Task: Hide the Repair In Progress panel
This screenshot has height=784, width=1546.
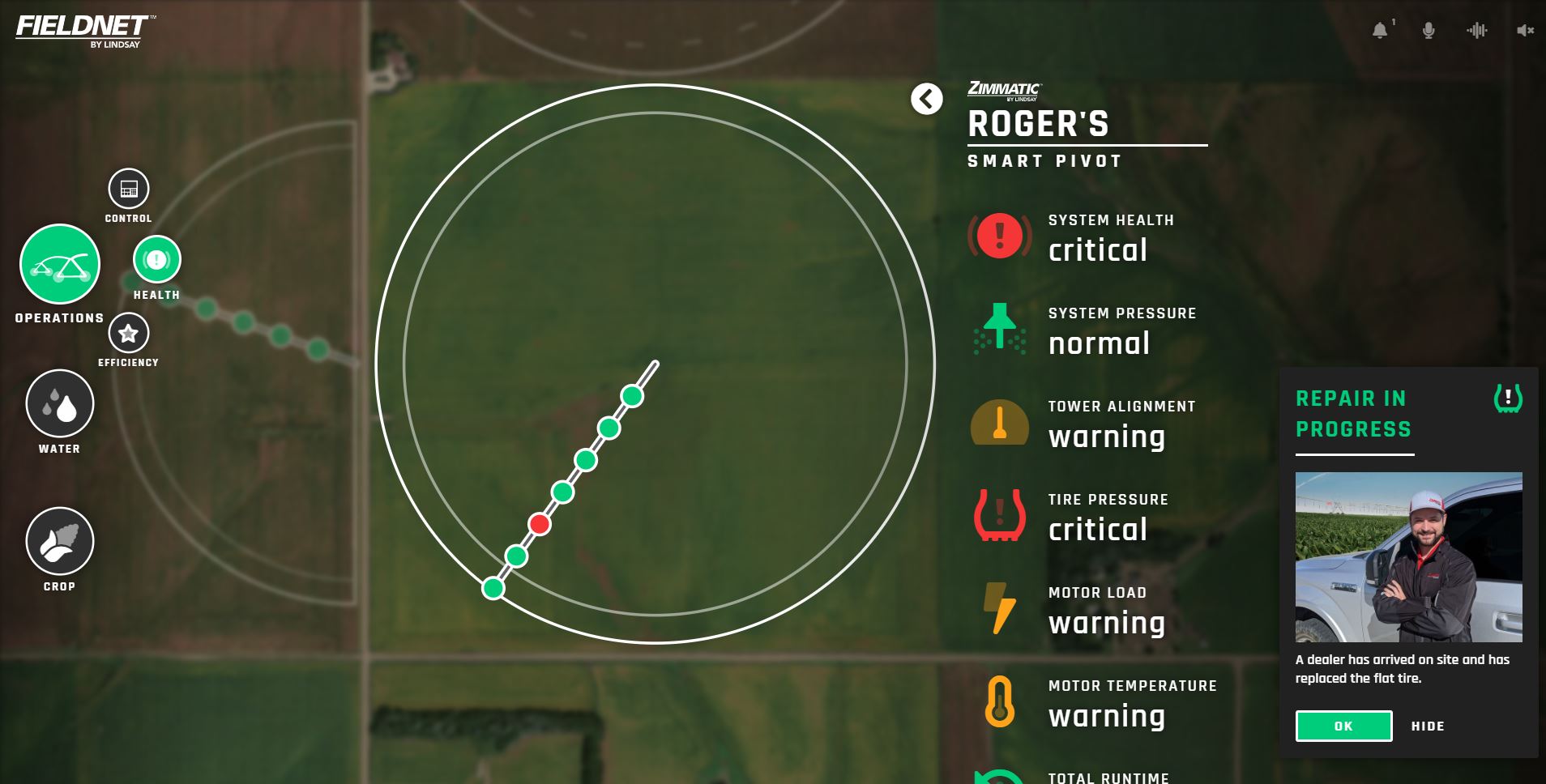Action: coord(1428,726)
